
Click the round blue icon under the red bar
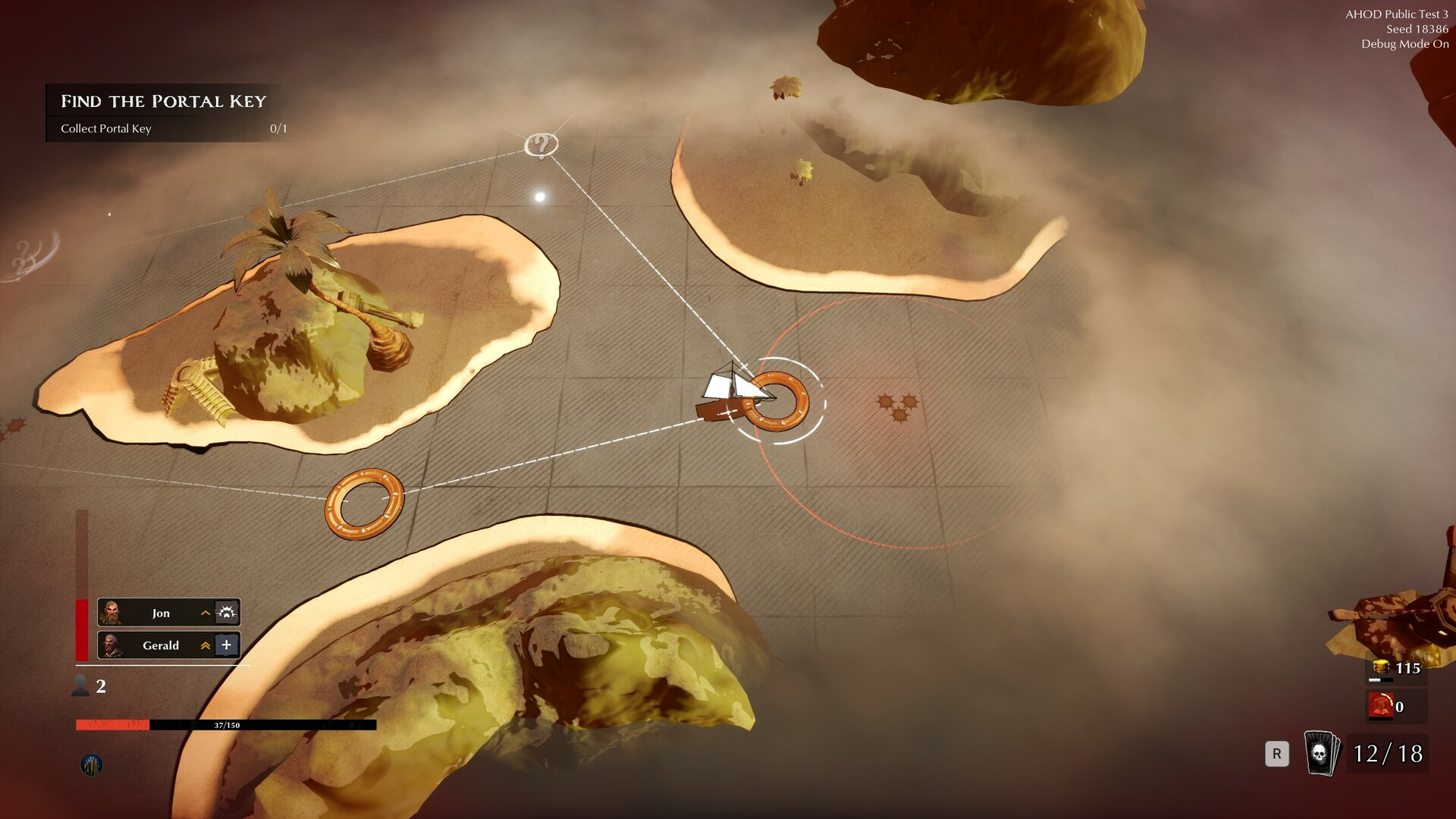point(92,765)
